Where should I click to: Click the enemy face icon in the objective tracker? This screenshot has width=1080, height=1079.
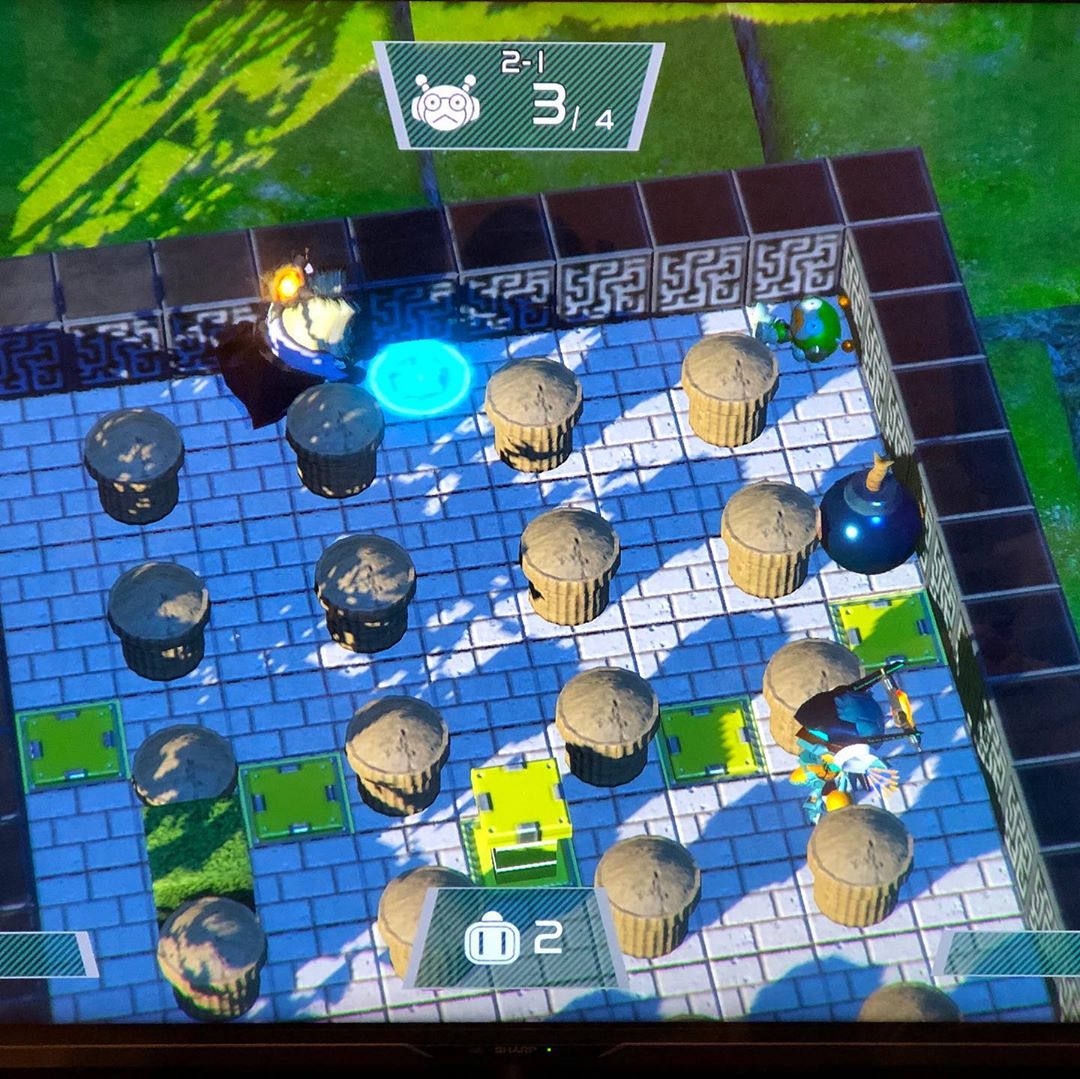(x=445, y=103)
